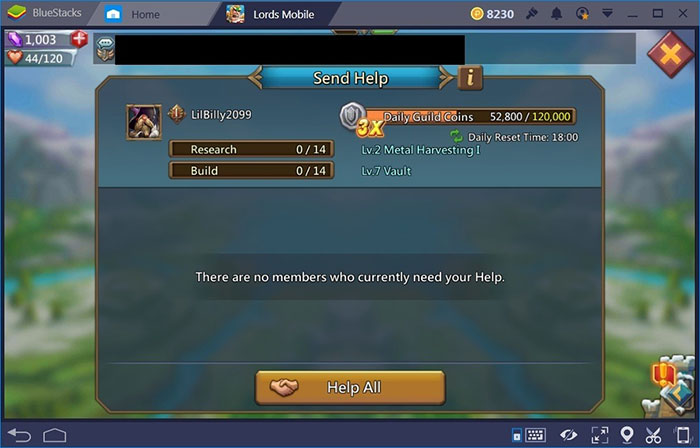
Task: Go back using the Android back arrow
Action: tap(22, 435)
